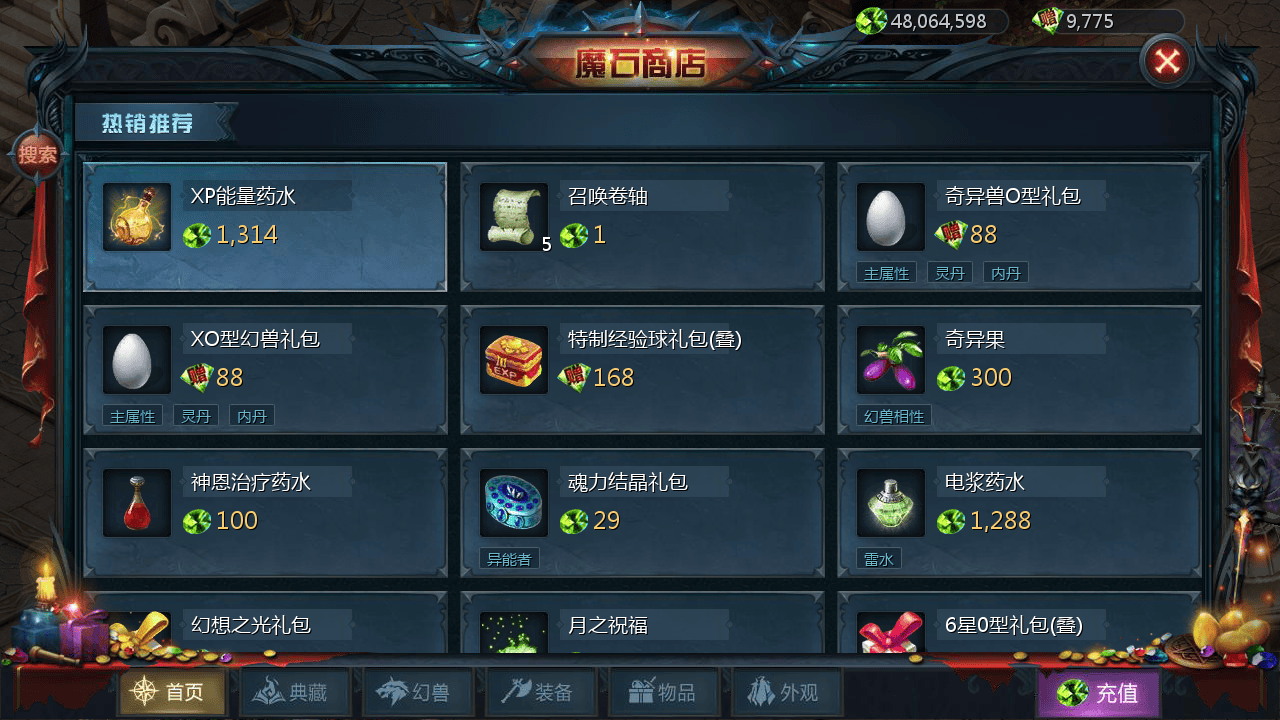Screen dimensions: 1280x720
Task: Open the 雷水 tag under 电浆药水
Action: point(879,559)
